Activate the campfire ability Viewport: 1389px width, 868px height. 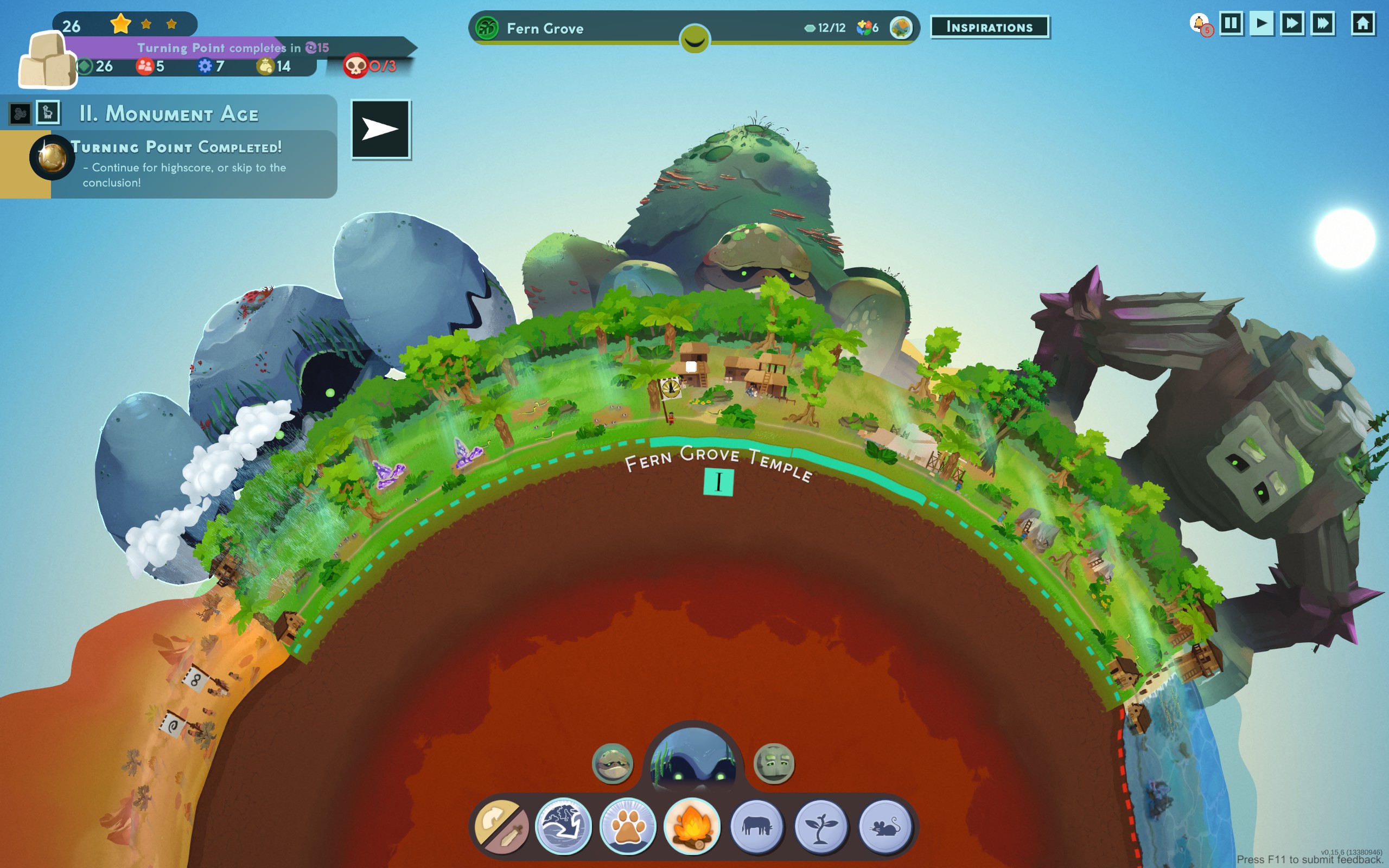click(x=692, y=827)
